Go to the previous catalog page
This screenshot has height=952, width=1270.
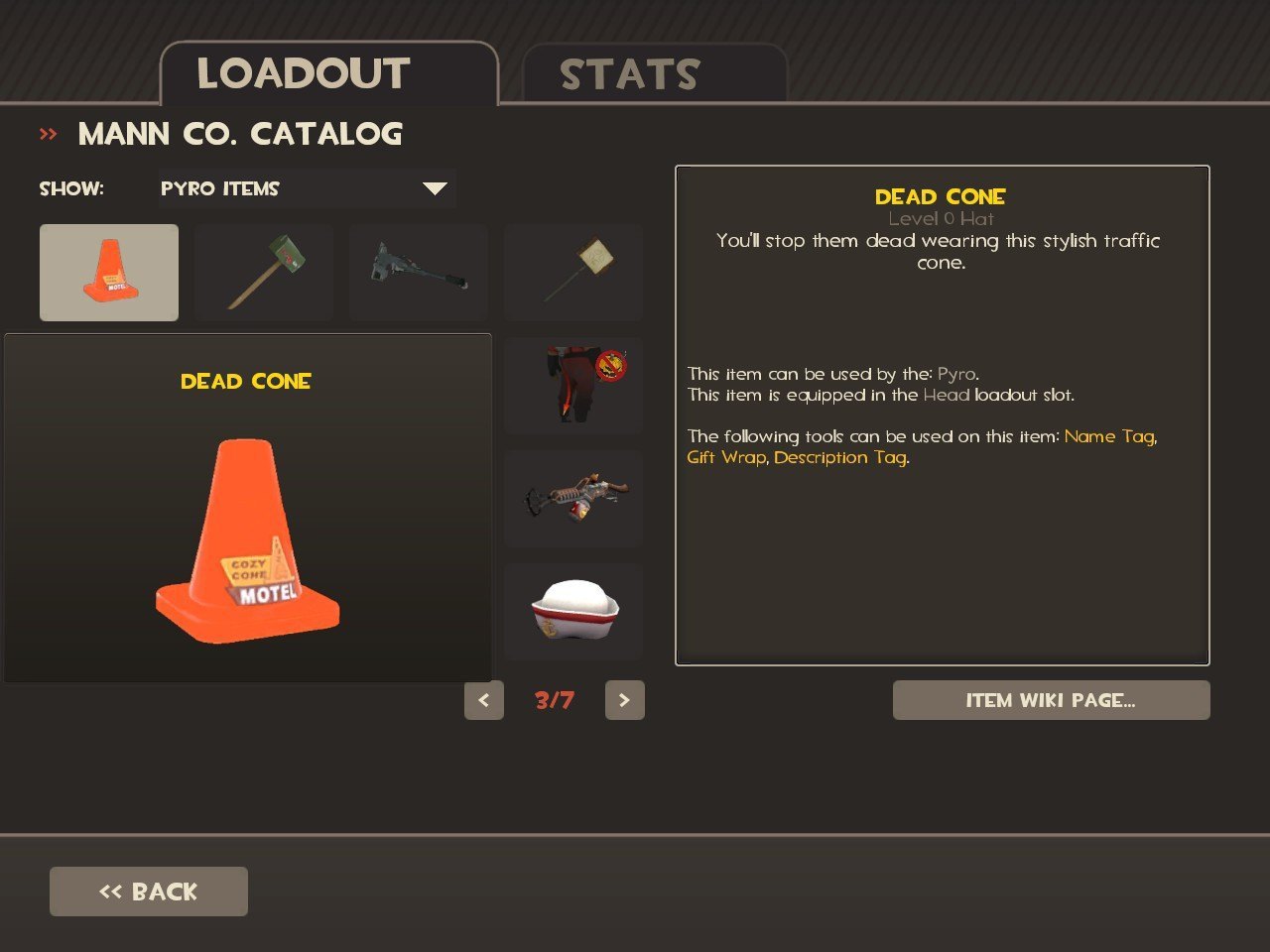tap(484, 700)
